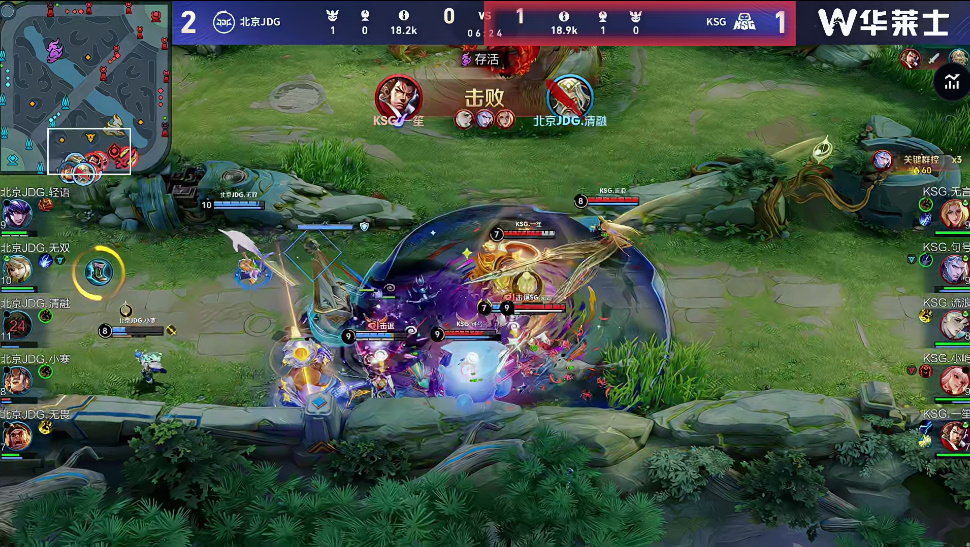The width and height of the screenshot is (970, 547).
Task: Select the defeated 北京JDG.清融 portrait in banner
Action: point(570,97)
